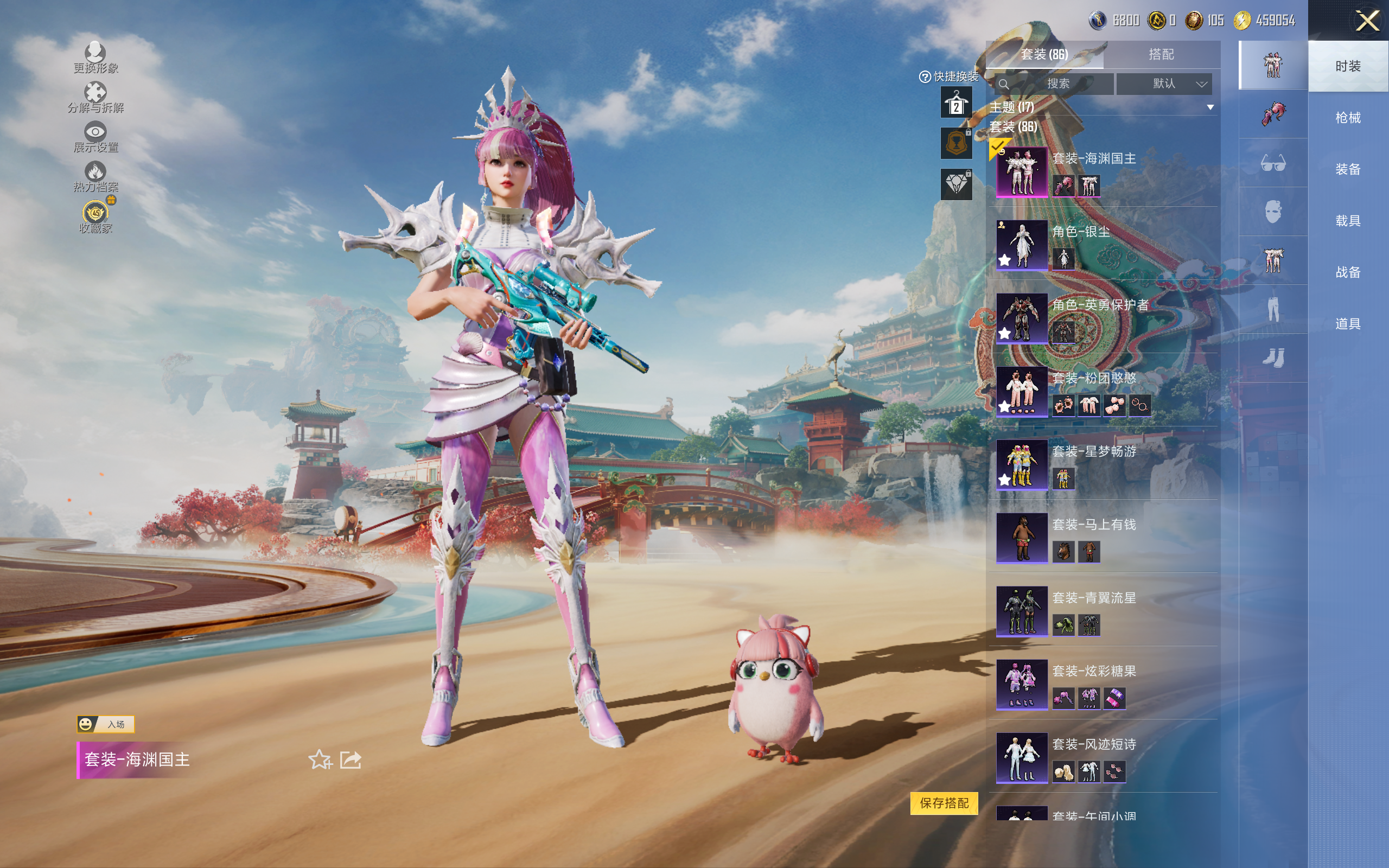The image size is (1389, 868).
Task: Open 展示设置 display settings
Action: [x=95, y=137]
